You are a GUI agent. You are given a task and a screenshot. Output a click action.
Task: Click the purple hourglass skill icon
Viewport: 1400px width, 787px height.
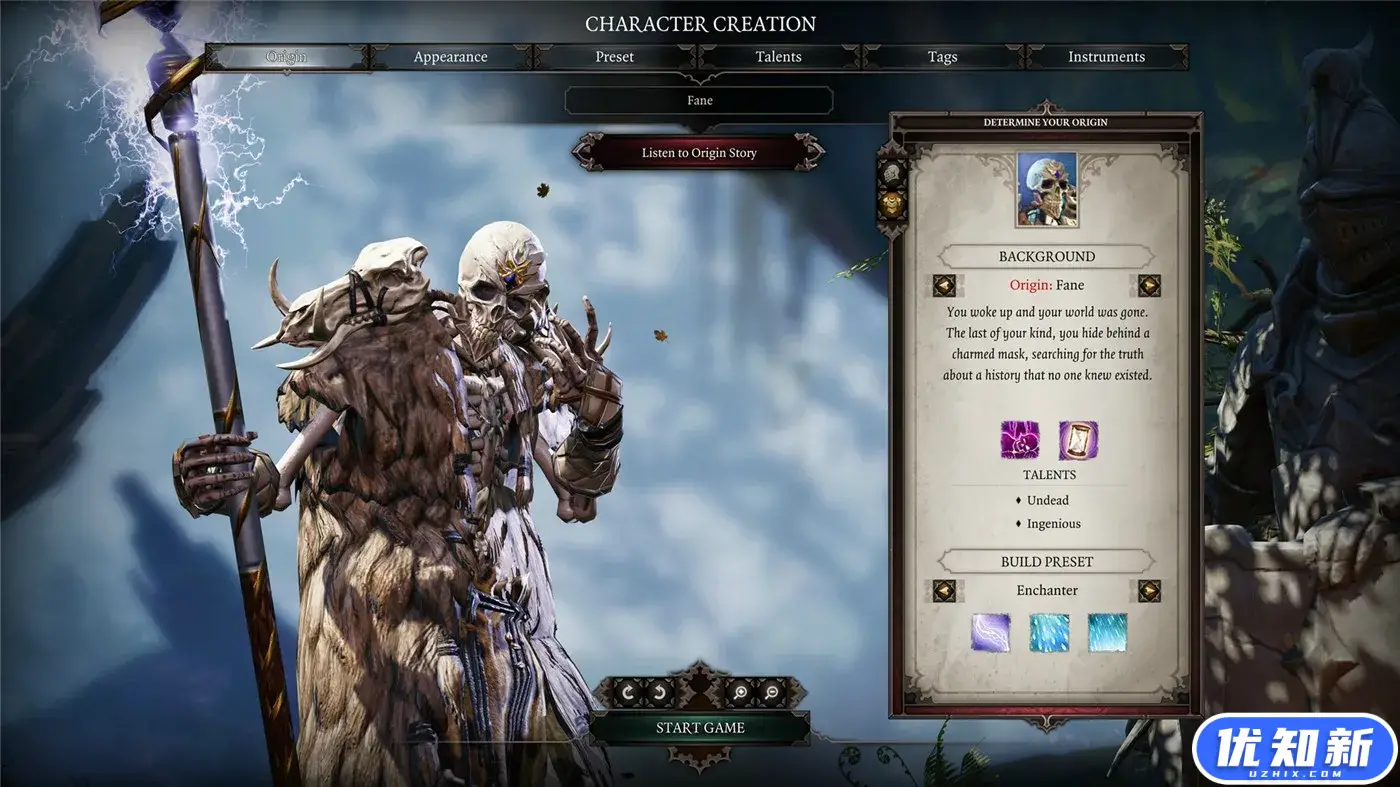pos(1078,440)
